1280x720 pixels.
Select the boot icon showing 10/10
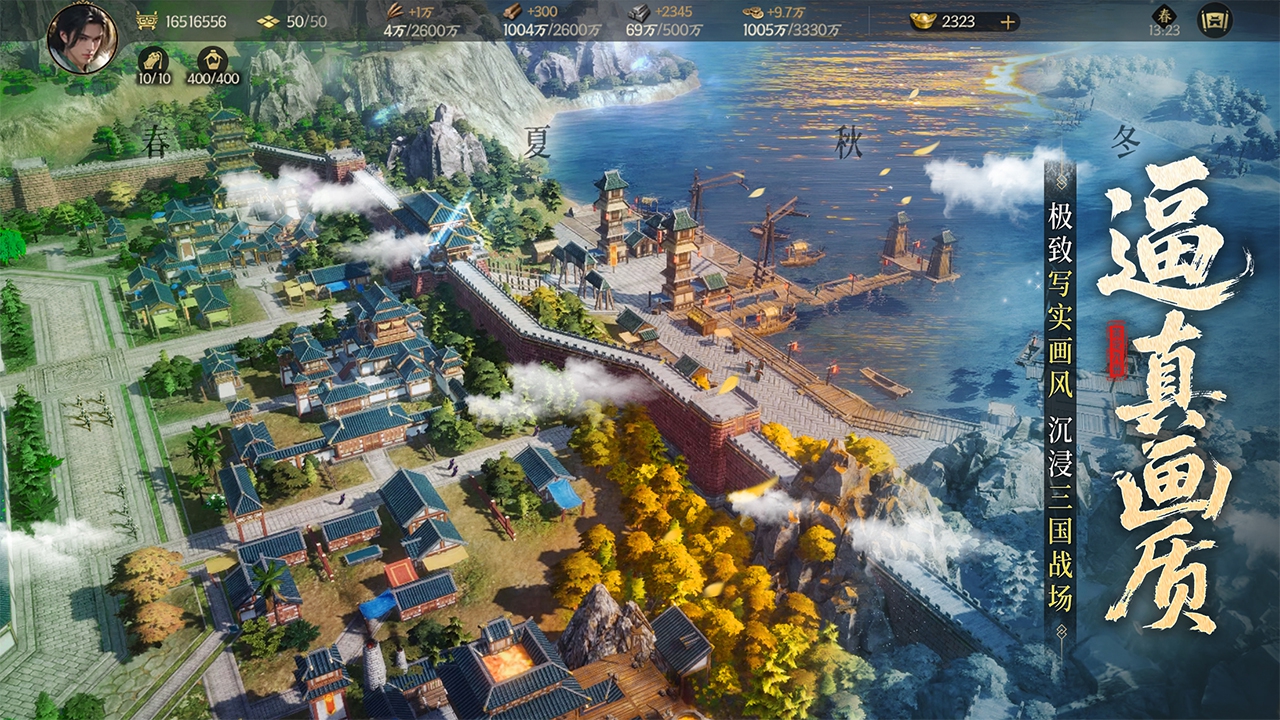(x=152, y=59)
